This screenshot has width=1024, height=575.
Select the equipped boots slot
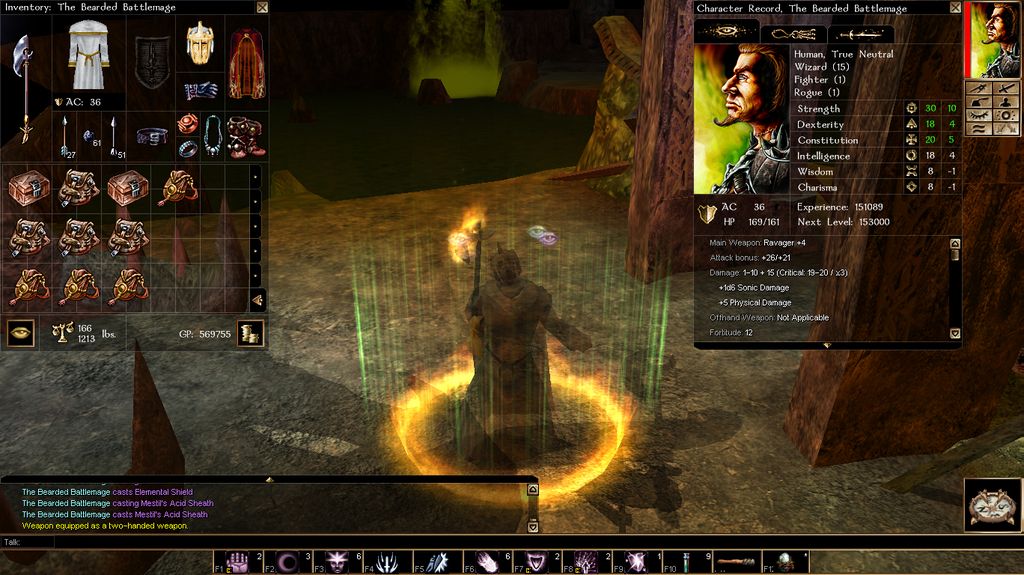(245, 136)
